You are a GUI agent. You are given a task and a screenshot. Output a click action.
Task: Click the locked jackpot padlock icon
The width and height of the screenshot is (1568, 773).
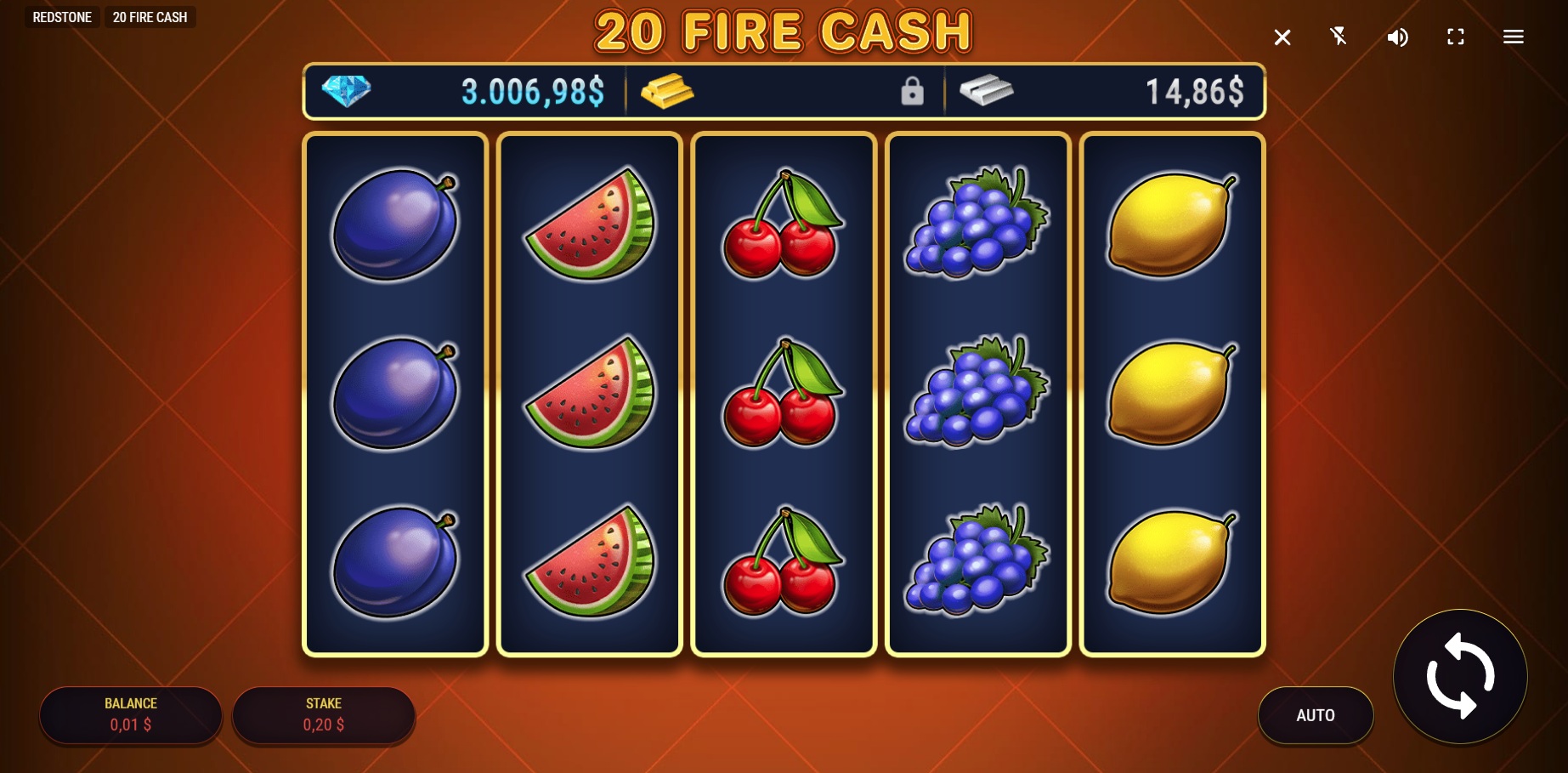click(914, 91)
